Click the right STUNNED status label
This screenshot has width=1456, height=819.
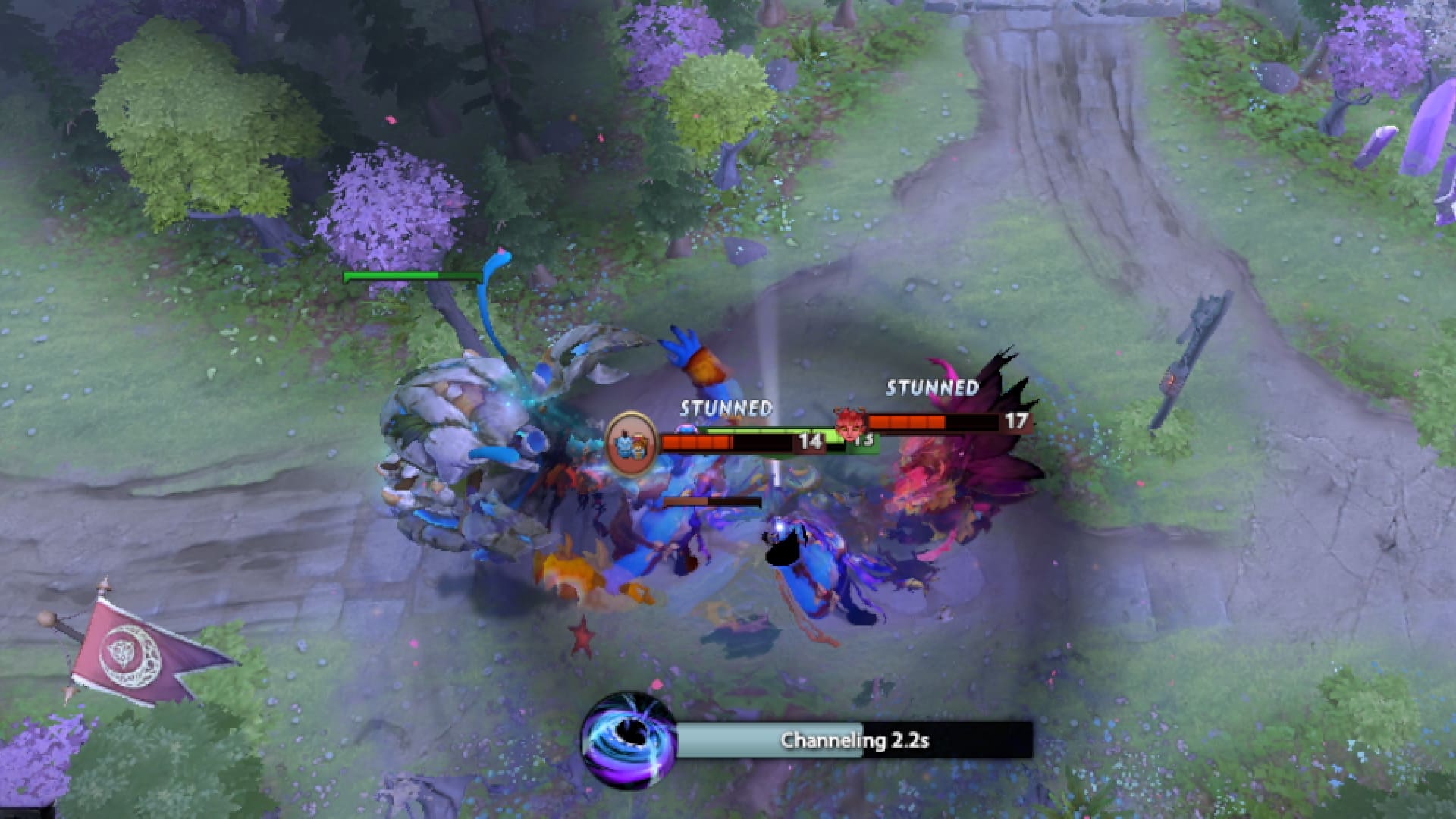931,388
